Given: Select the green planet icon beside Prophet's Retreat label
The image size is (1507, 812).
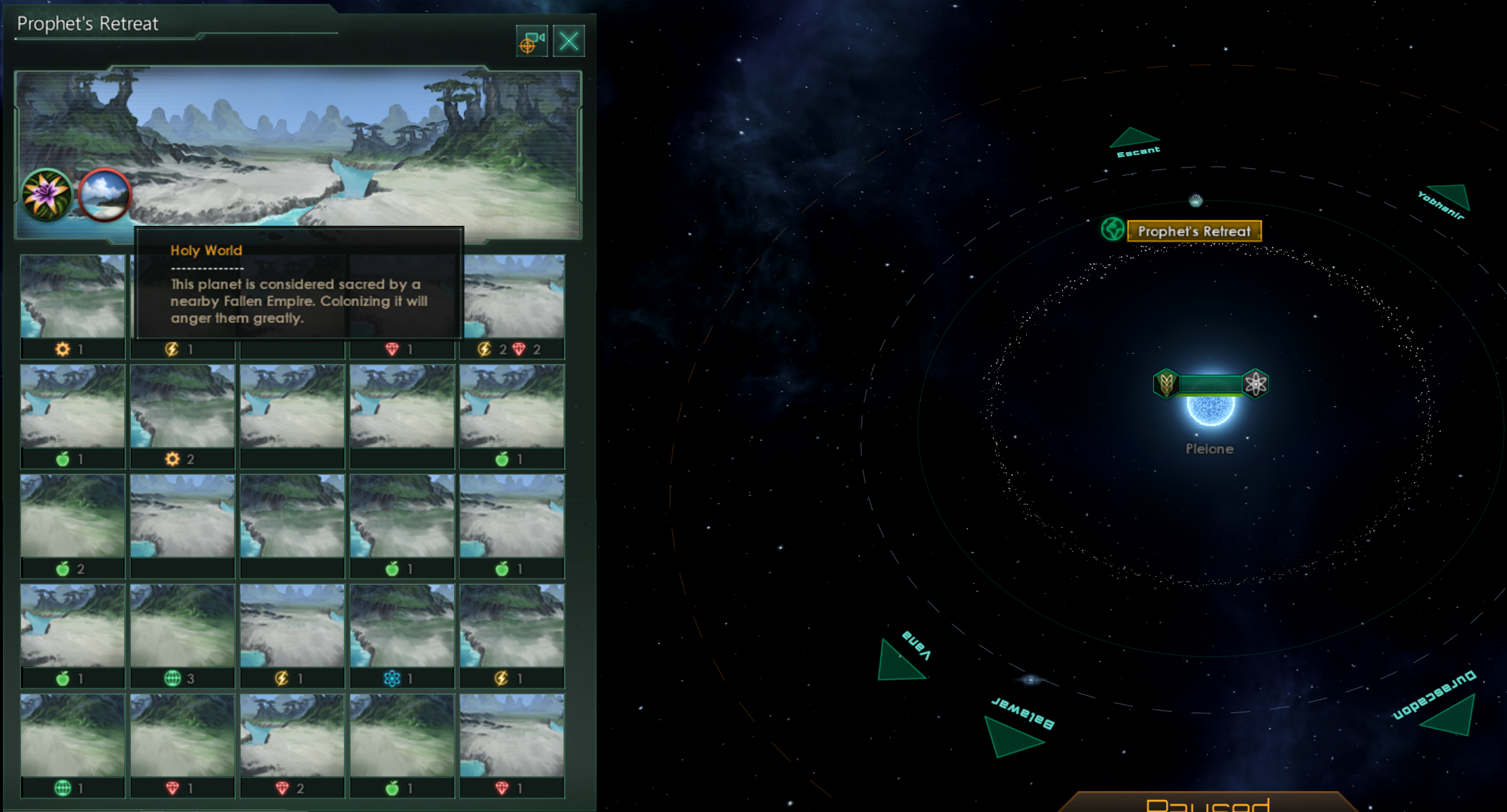Looking at the screenshot, I should [x=1112, y=229].
